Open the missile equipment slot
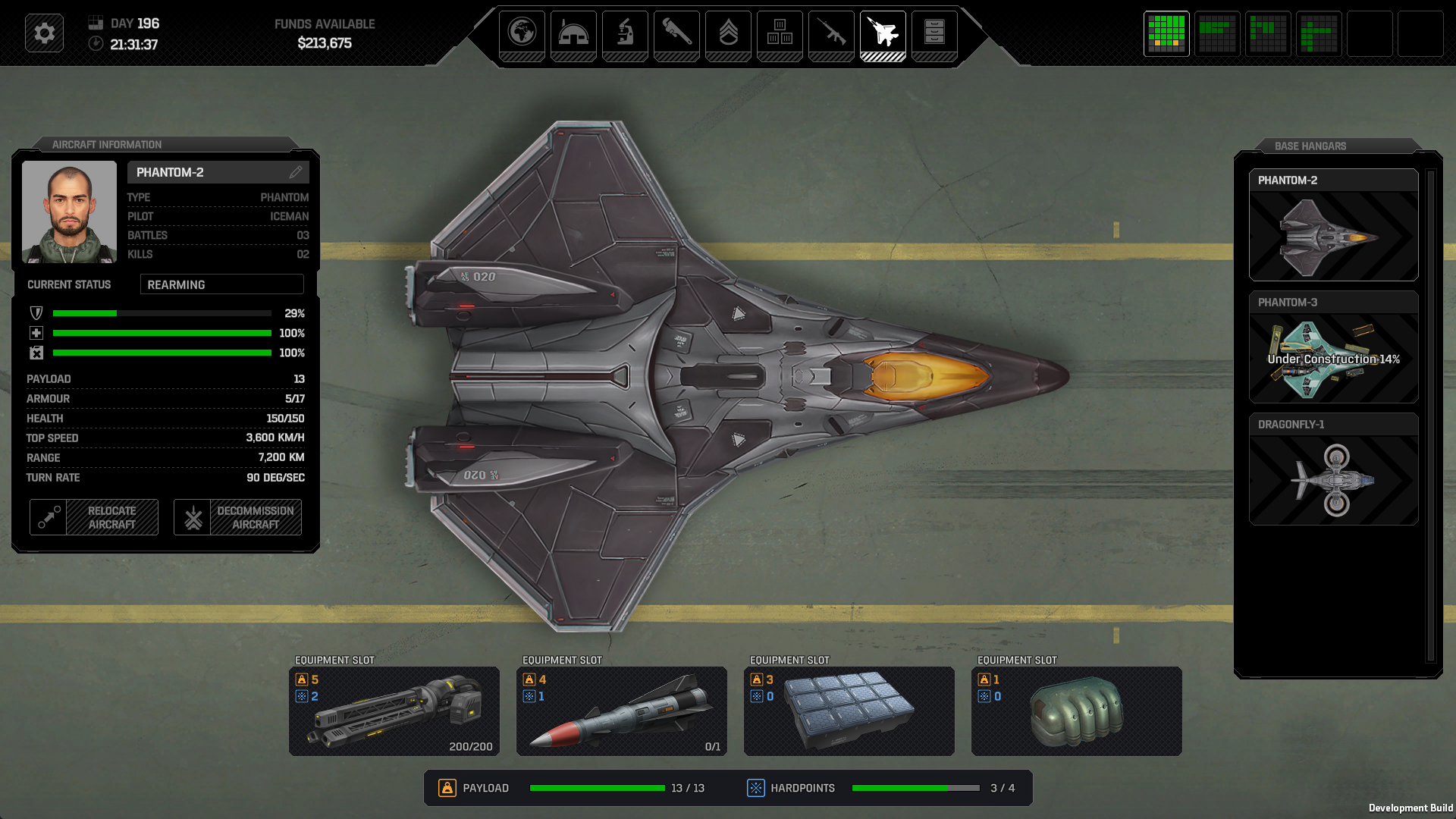This screenshot has width=1456, height=819. pyautogui.click(x=621, y=711)
